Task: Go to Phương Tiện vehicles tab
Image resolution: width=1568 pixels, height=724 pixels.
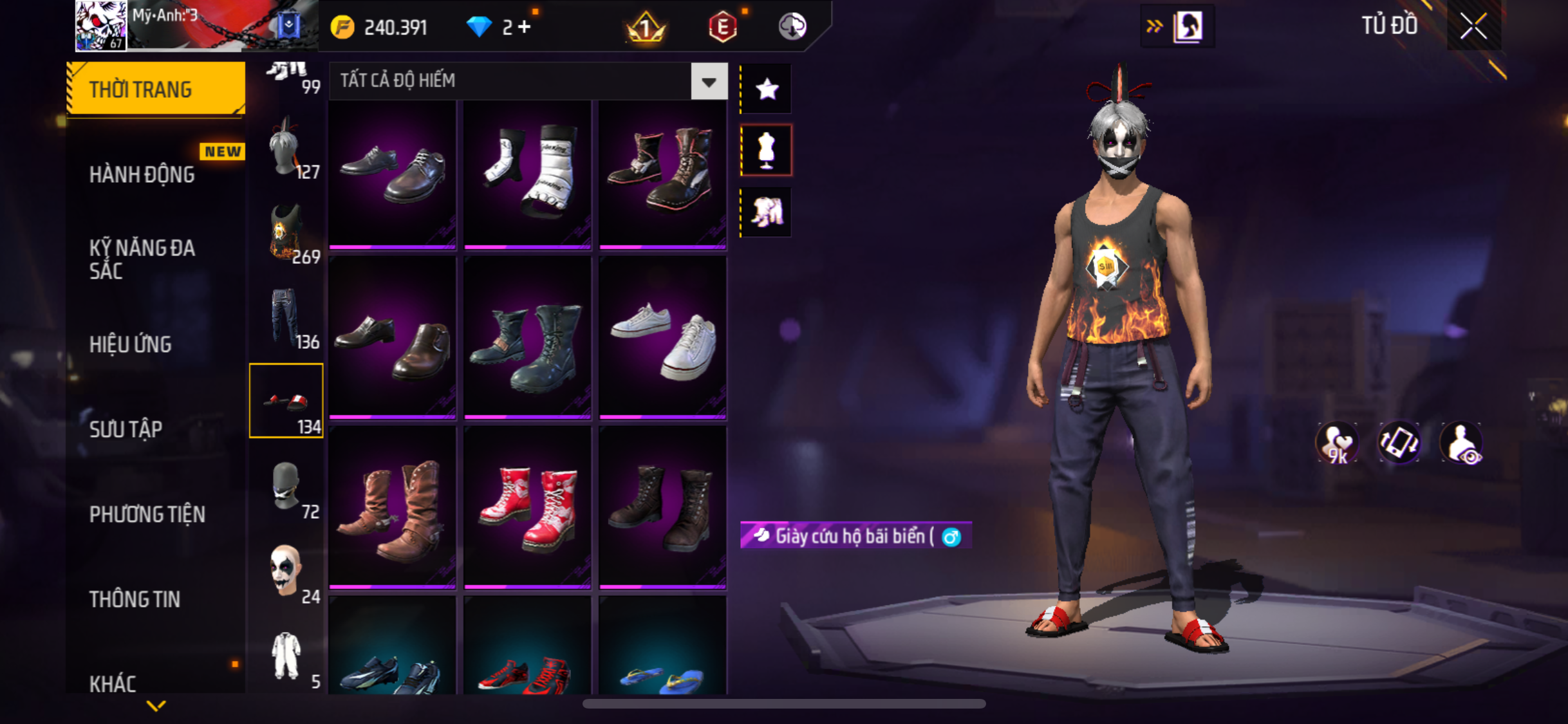Action: 147,514
